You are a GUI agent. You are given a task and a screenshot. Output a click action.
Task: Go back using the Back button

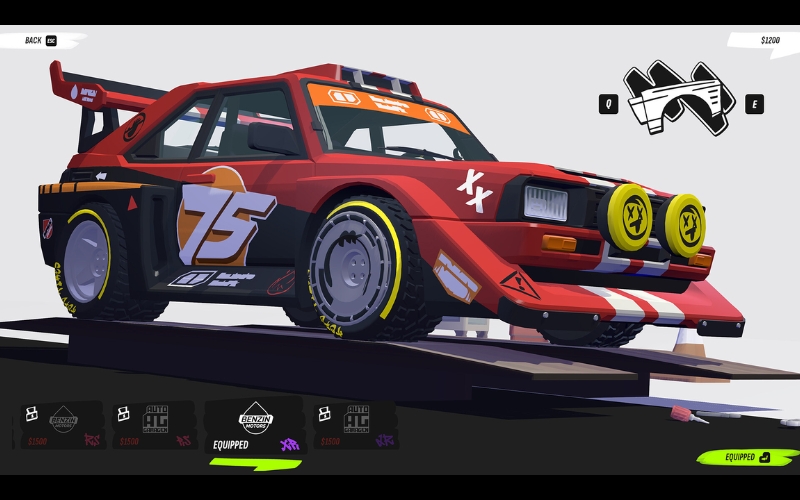coord(40,40)
